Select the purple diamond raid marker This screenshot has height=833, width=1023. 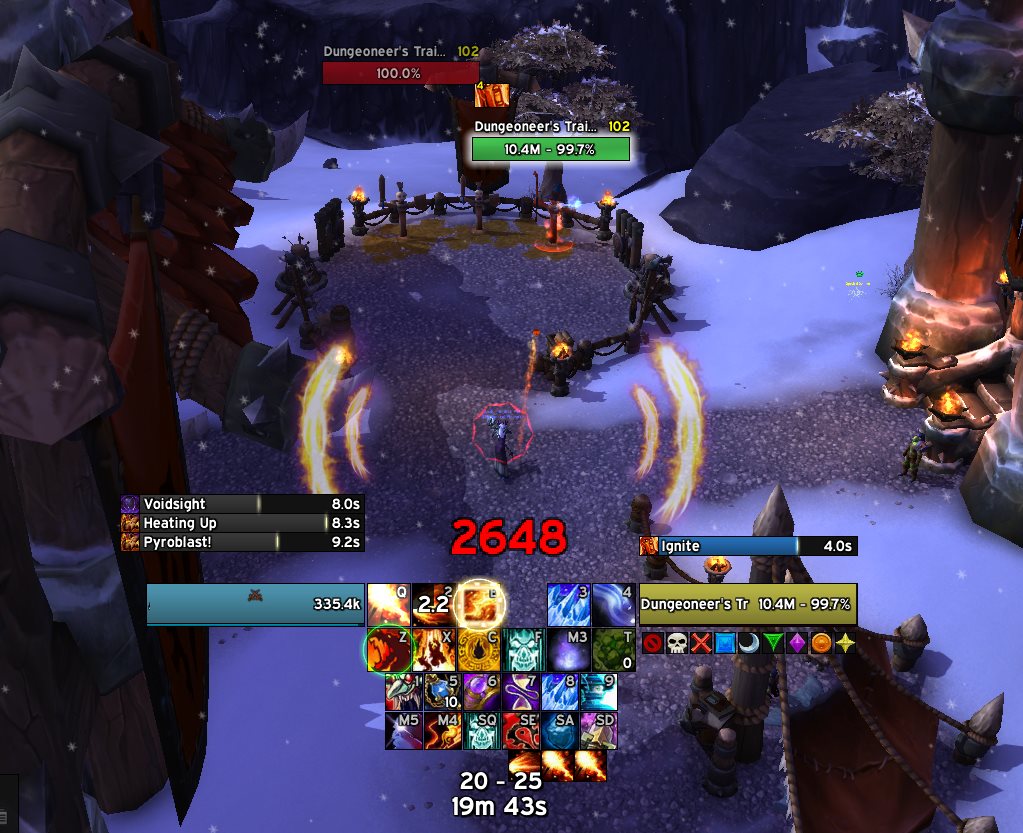pyautogui.click(x=796, y=643)
